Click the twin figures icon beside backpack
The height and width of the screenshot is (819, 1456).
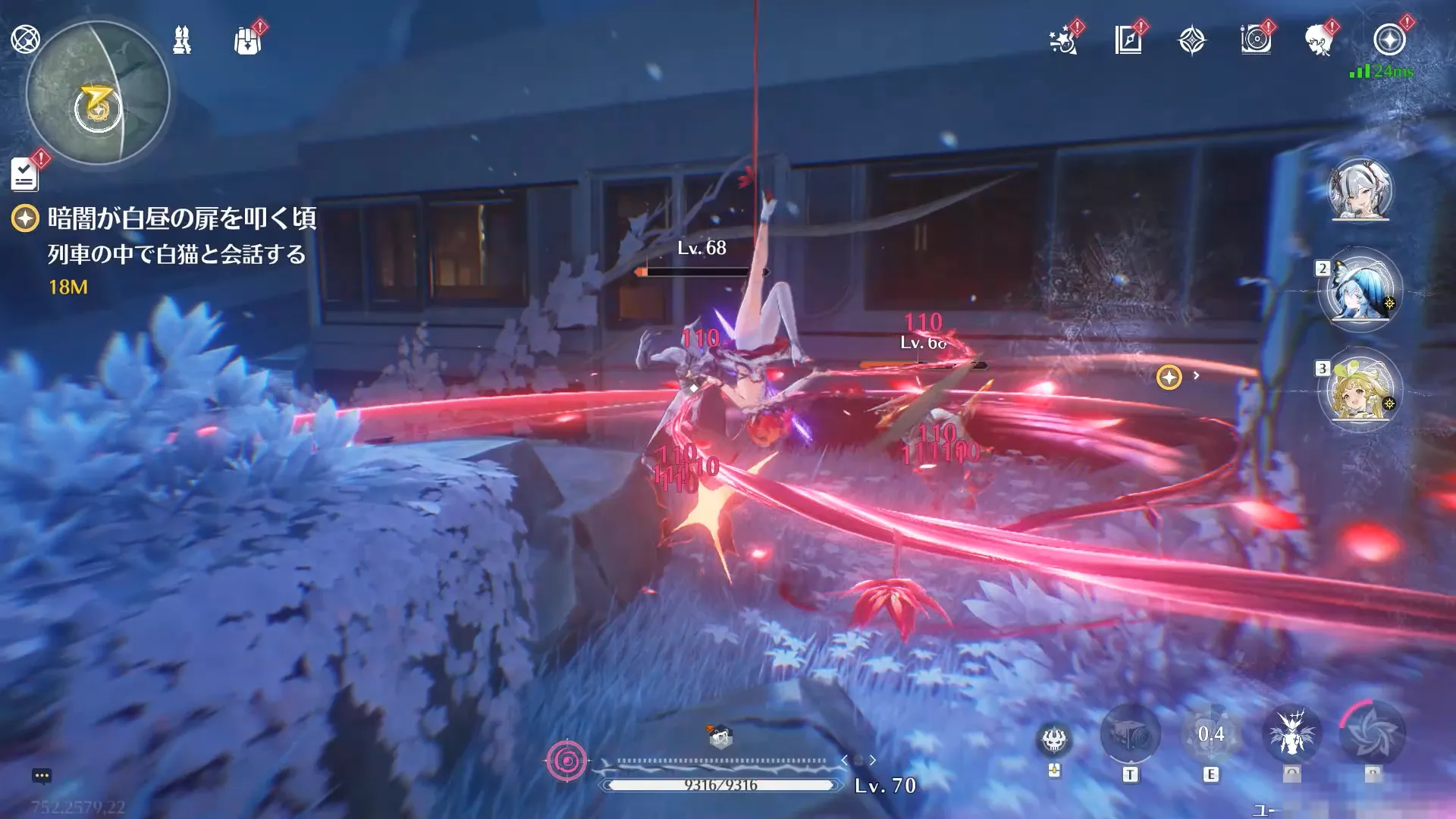pyautogui.click(x=182, y=40)
